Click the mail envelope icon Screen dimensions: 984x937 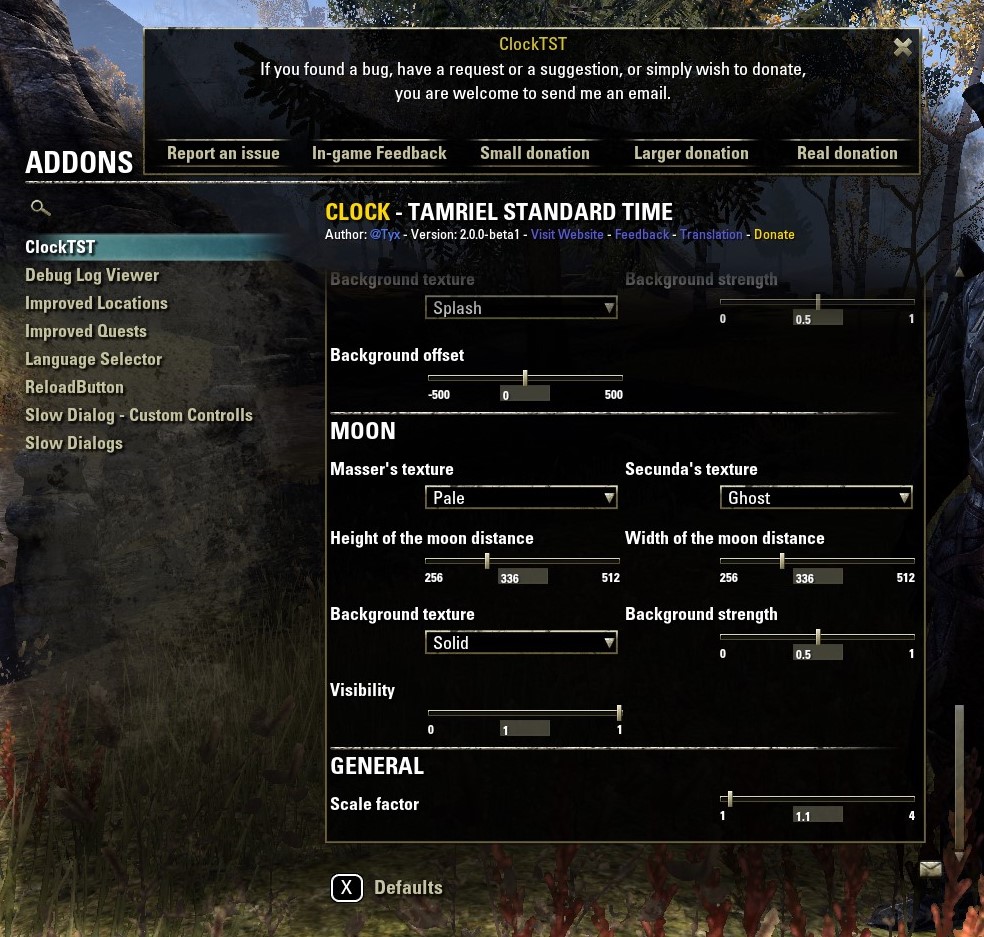[x=930, y=869]
